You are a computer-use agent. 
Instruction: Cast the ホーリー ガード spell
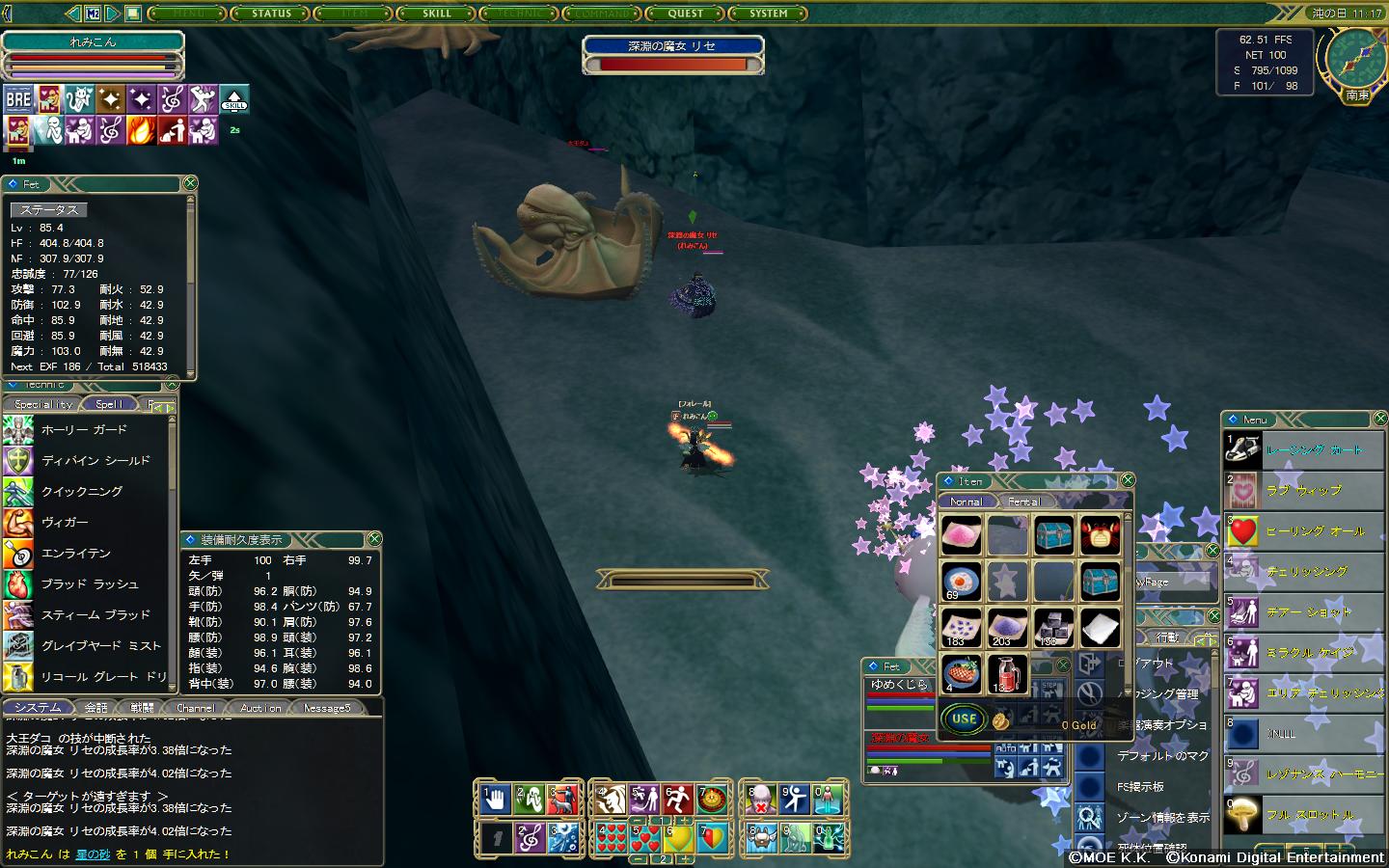click(84, 430)
